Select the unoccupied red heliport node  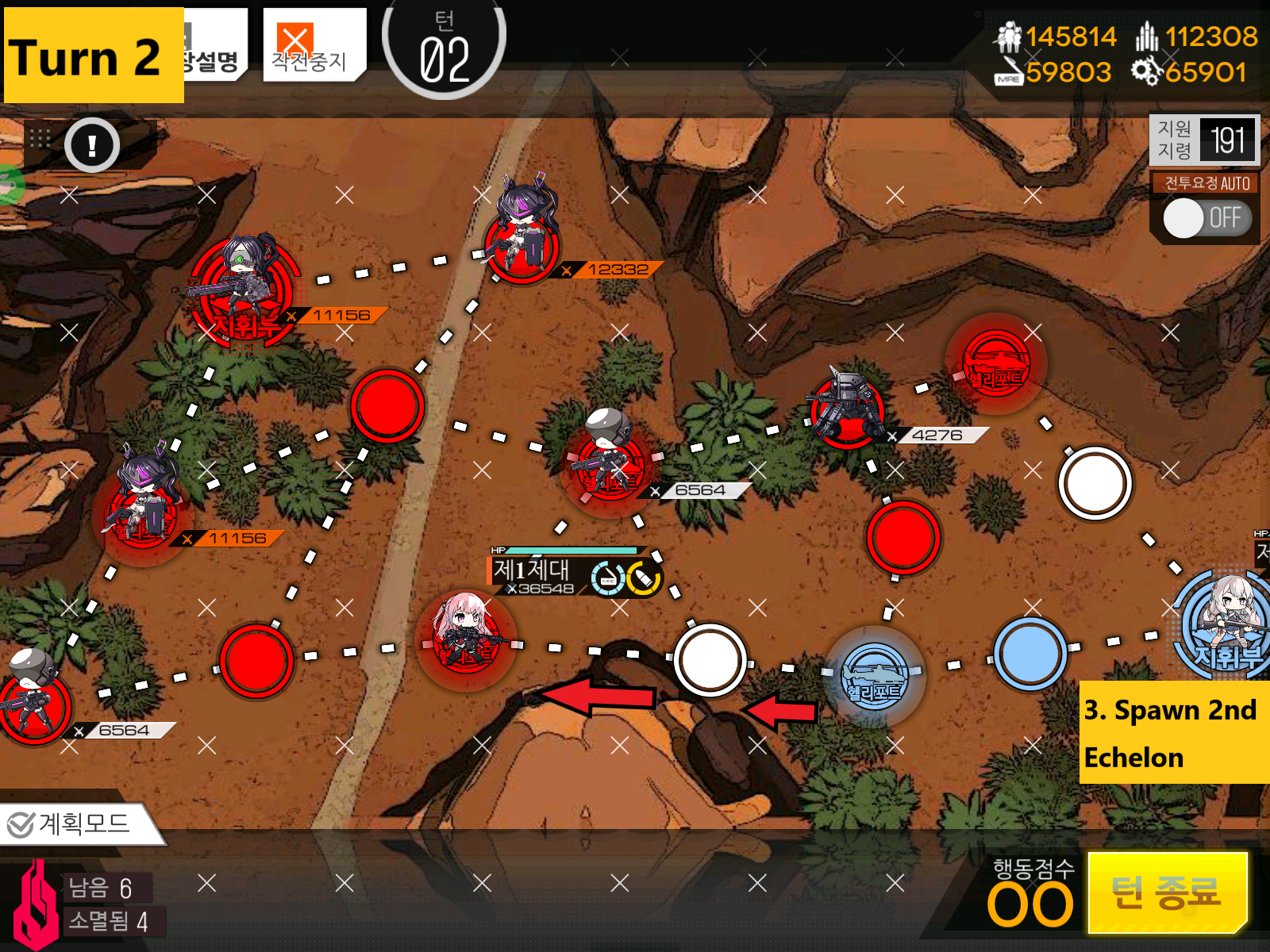(996, 365)
